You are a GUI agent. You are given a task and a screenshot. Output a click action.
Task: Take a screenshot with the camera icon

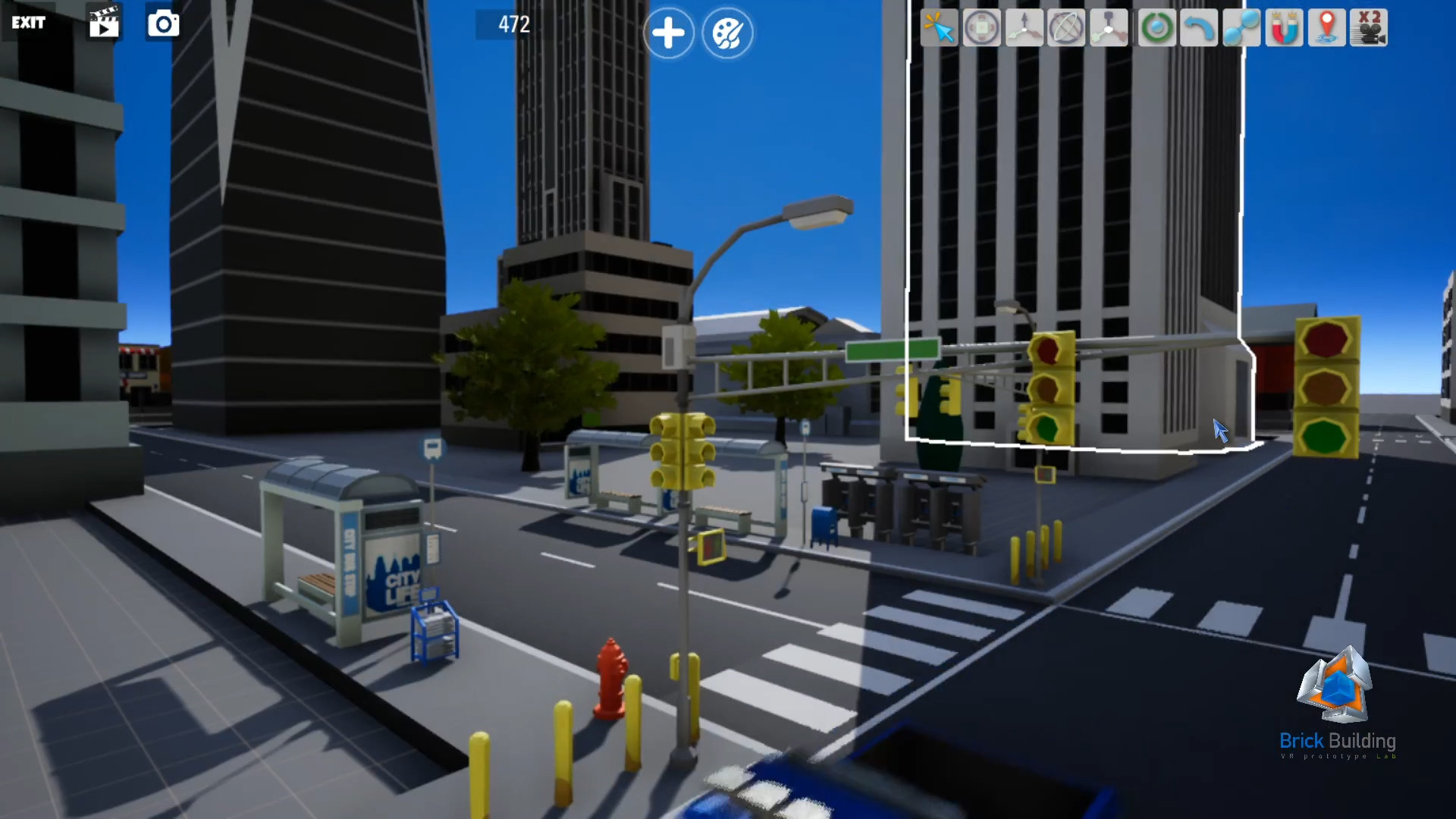pyautogui.click(x=162, y=24)
